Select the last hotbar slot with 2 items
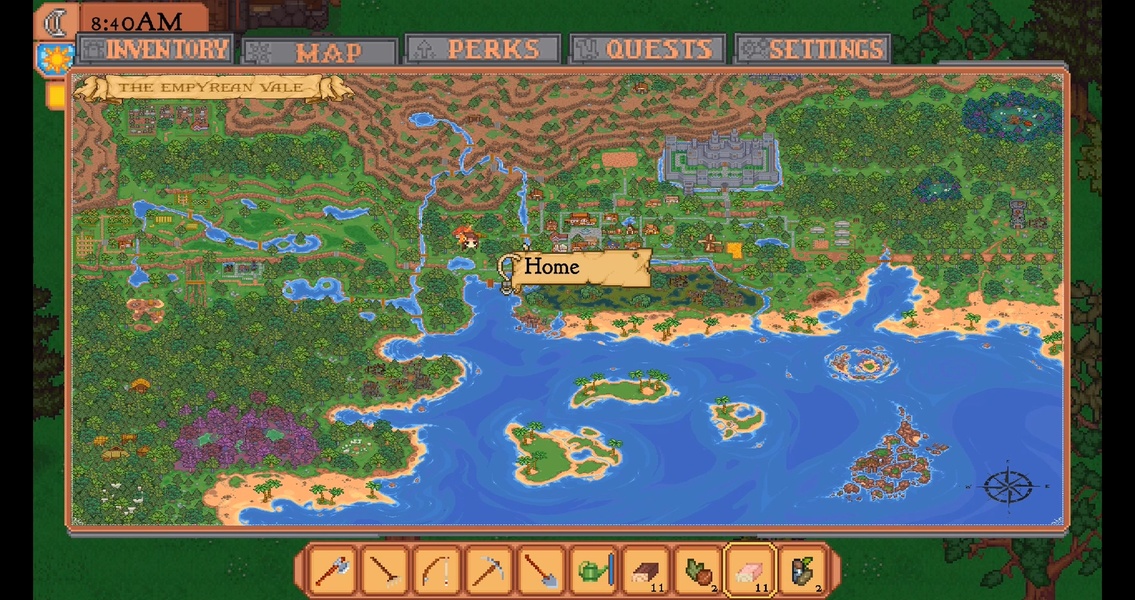Screen dimensions: 1135x600 pyautogui.click(x=801, y=571)
